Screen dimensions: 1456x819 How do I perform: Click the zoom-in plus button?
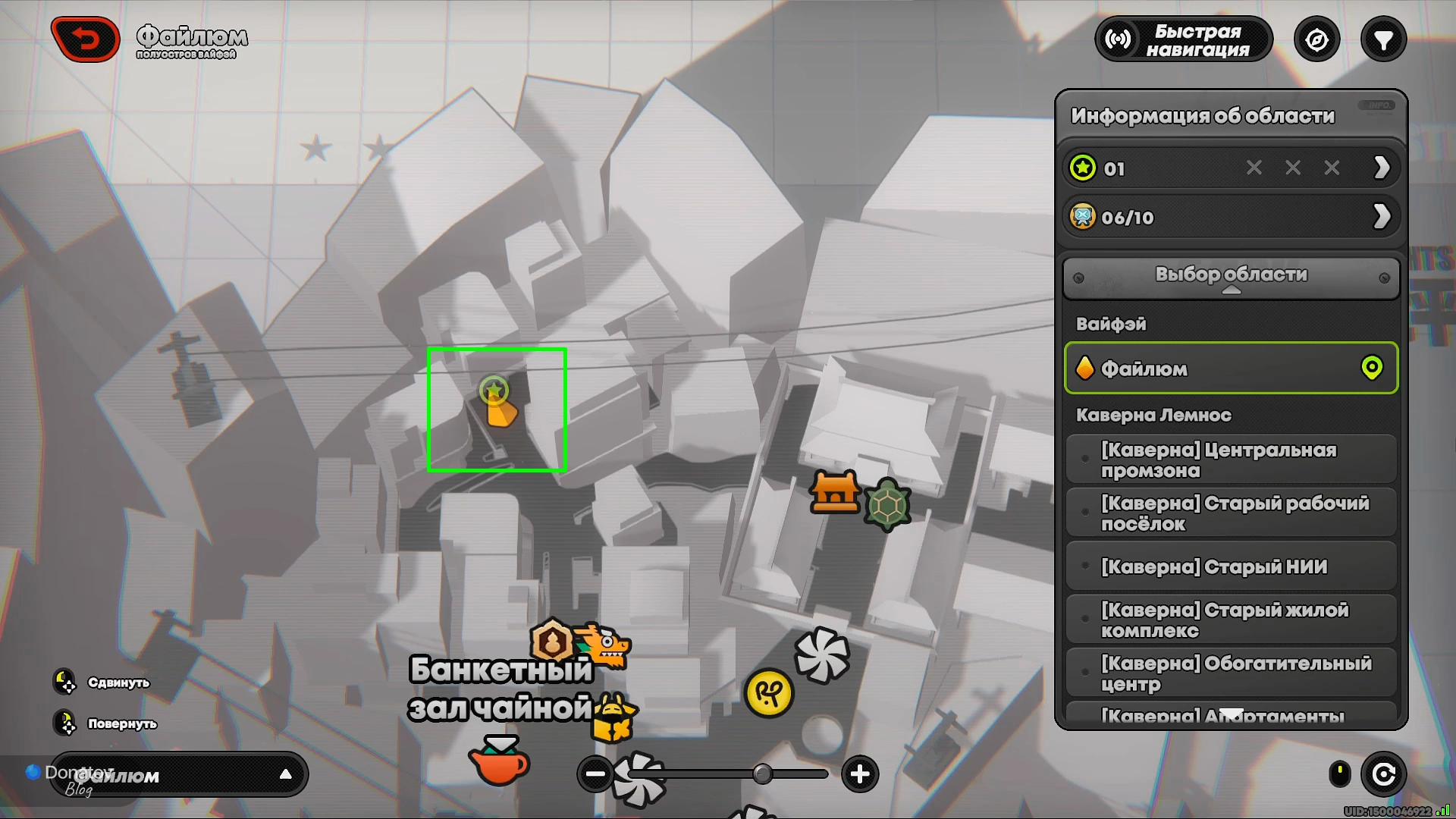point(859,774)
